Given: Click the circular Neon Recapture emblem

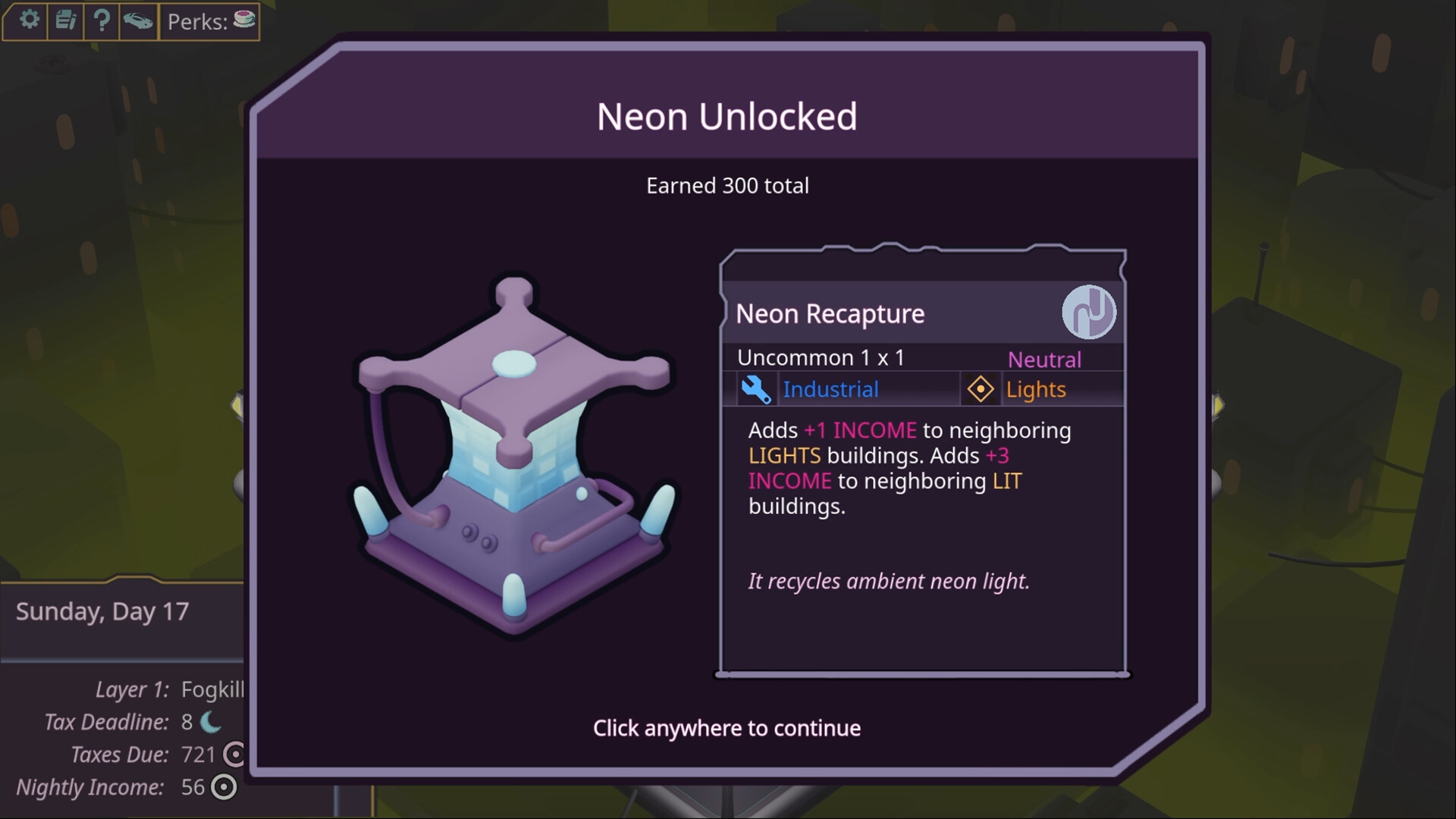Looking at the screenshot, I should pos(1090,313).
